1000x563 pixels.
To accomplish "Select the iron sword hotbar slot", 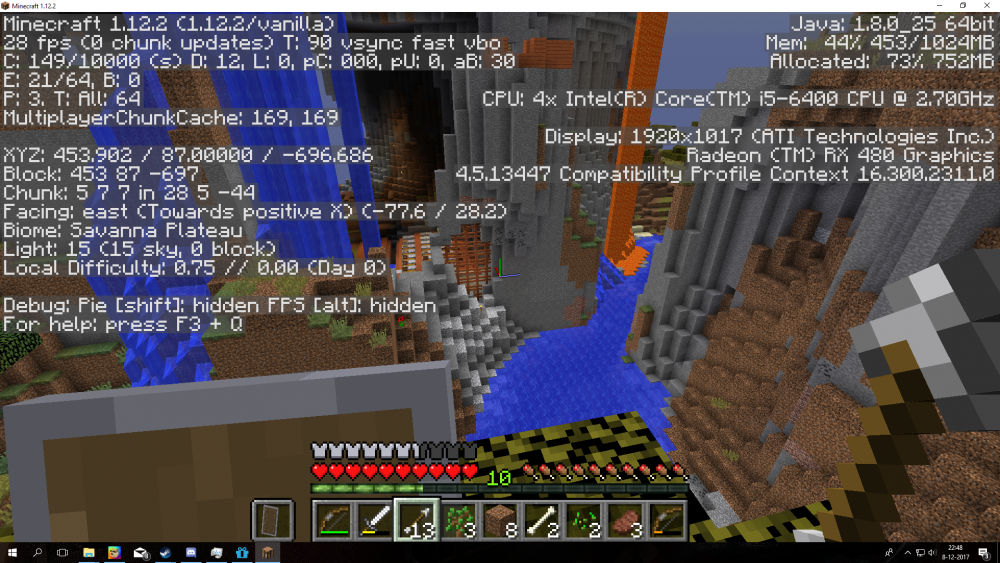I will (374, 520).
